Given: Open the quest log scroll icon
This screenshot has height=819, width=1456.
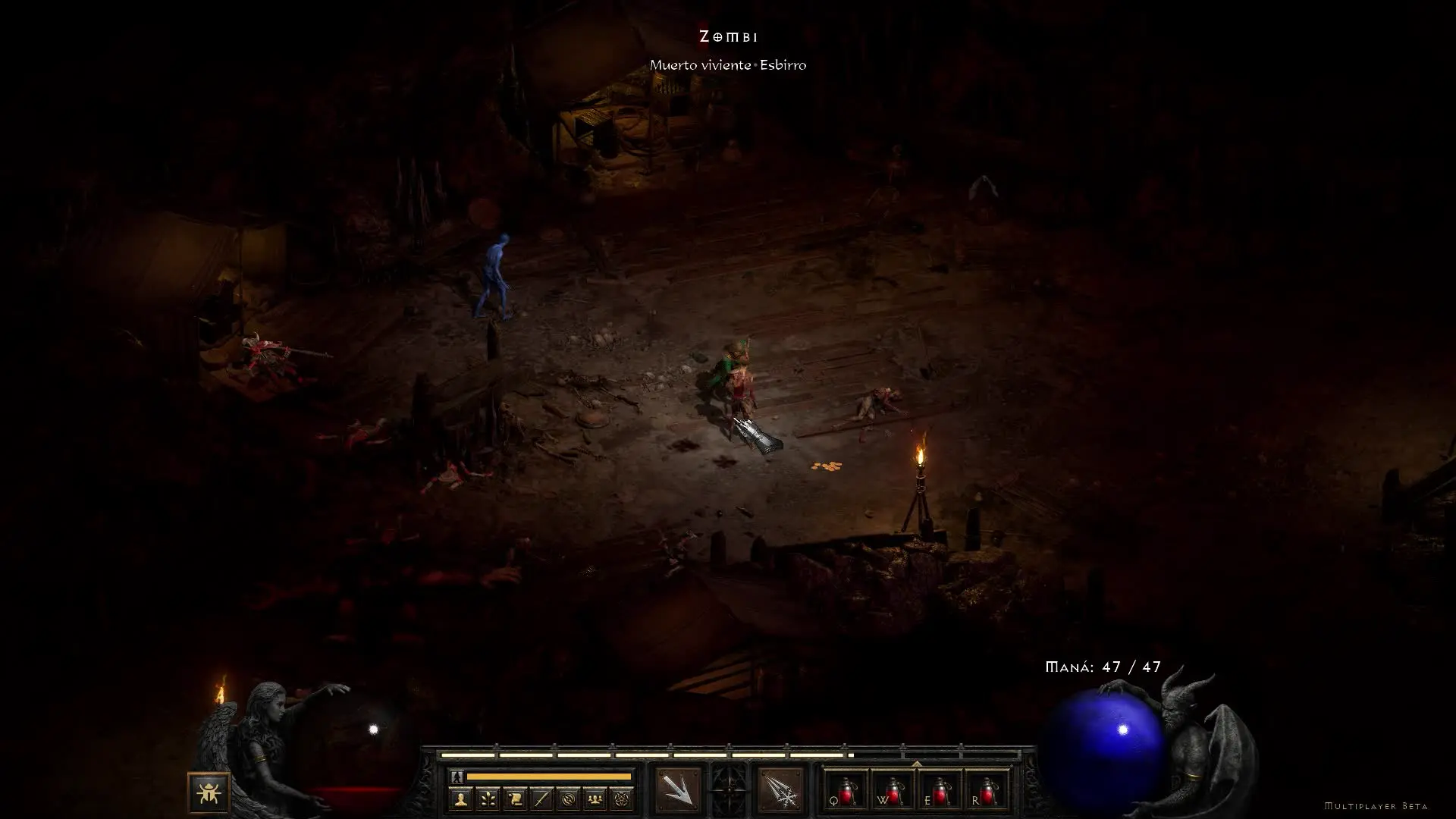Looking at the screenshot, I should point(515,799).
